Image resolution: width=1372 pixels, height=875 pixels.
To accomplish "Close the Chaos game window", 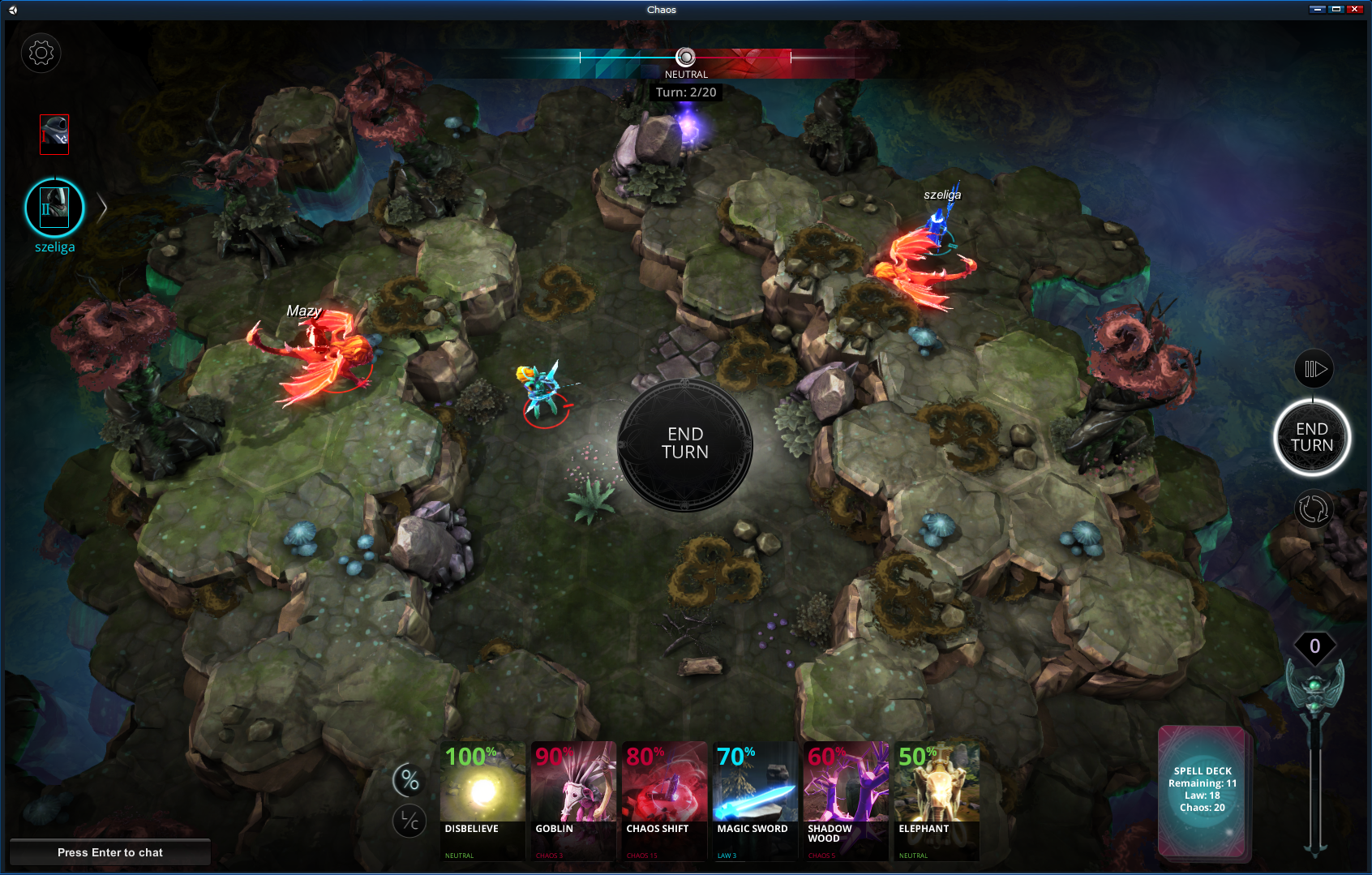I will pyautogui.click(x=1354, y=9).
